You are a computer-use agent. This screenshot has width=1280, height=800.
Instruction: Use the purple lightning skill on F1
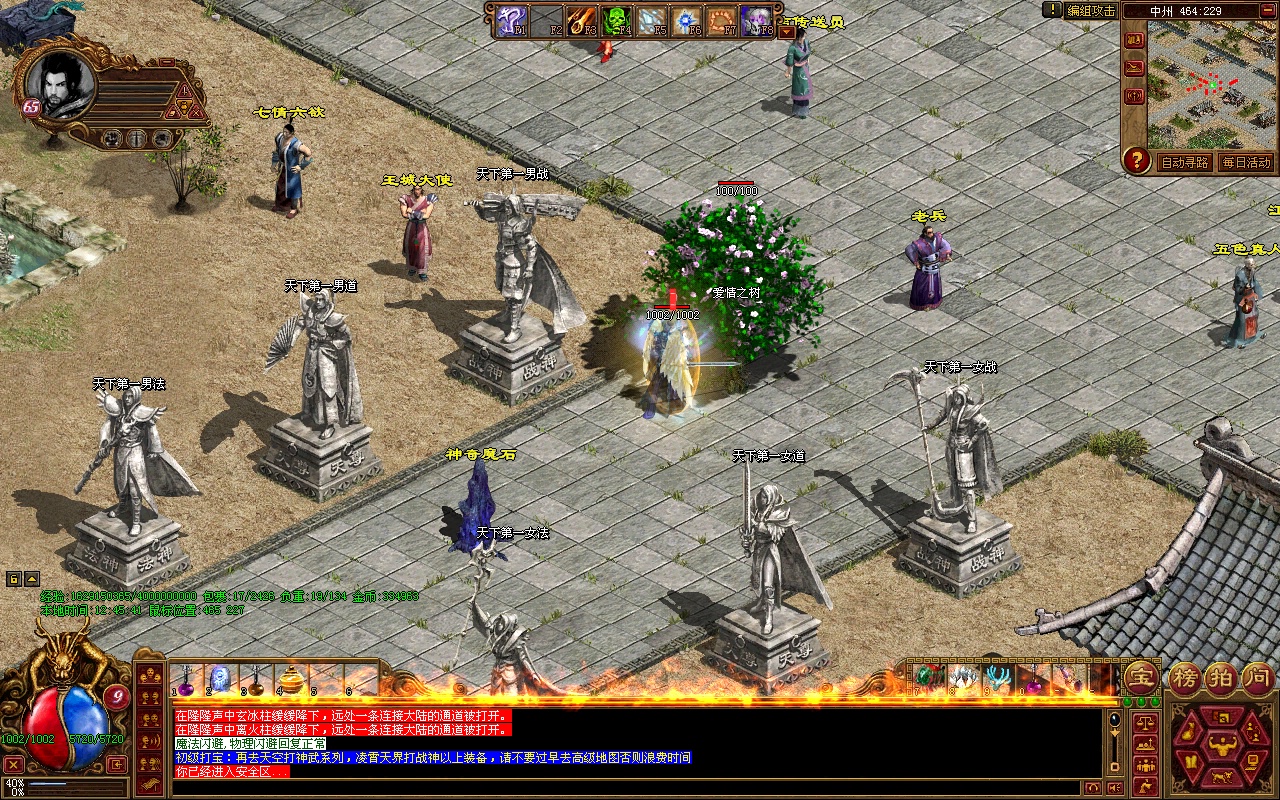pyautogui.click(x=512, y=20)
